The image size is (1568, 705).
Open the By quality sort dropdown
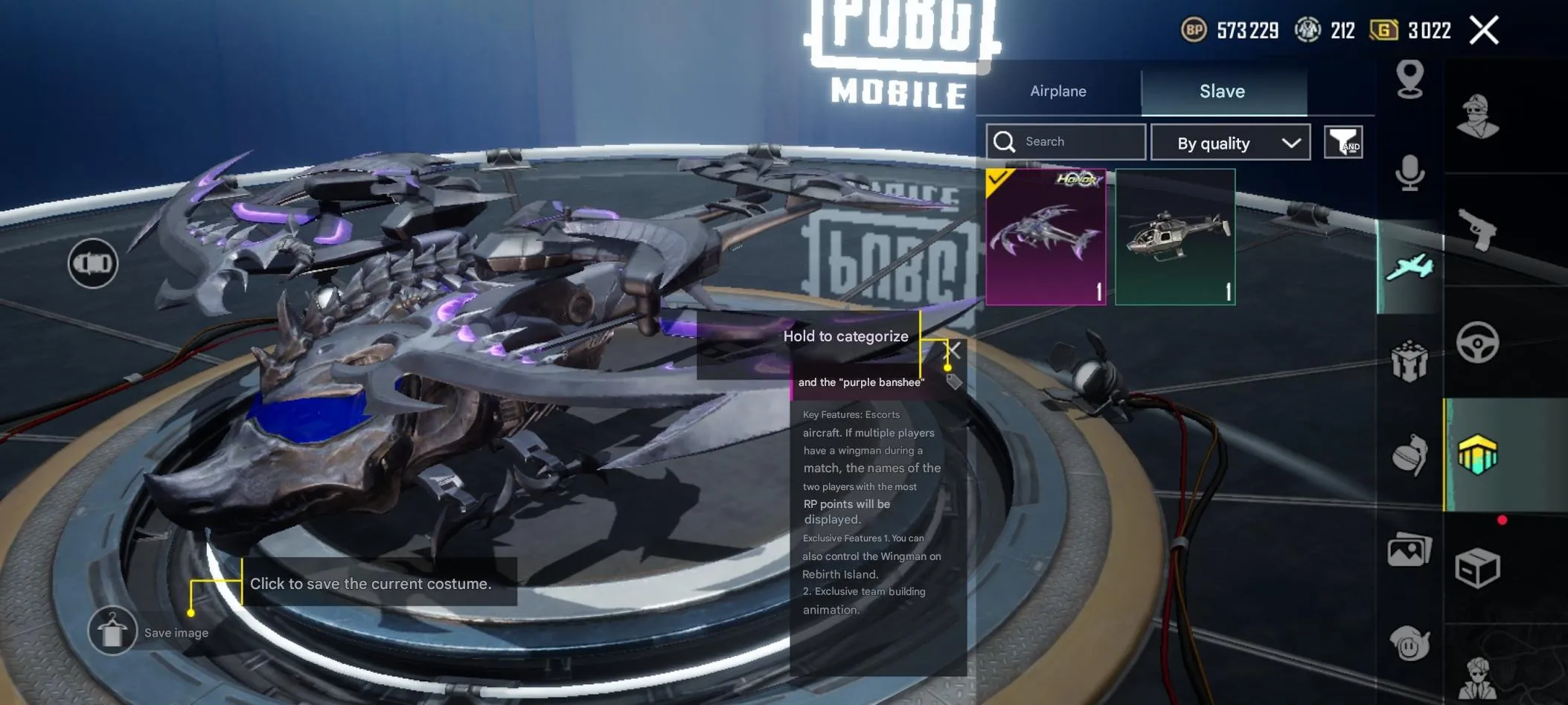coord(1230,143)
